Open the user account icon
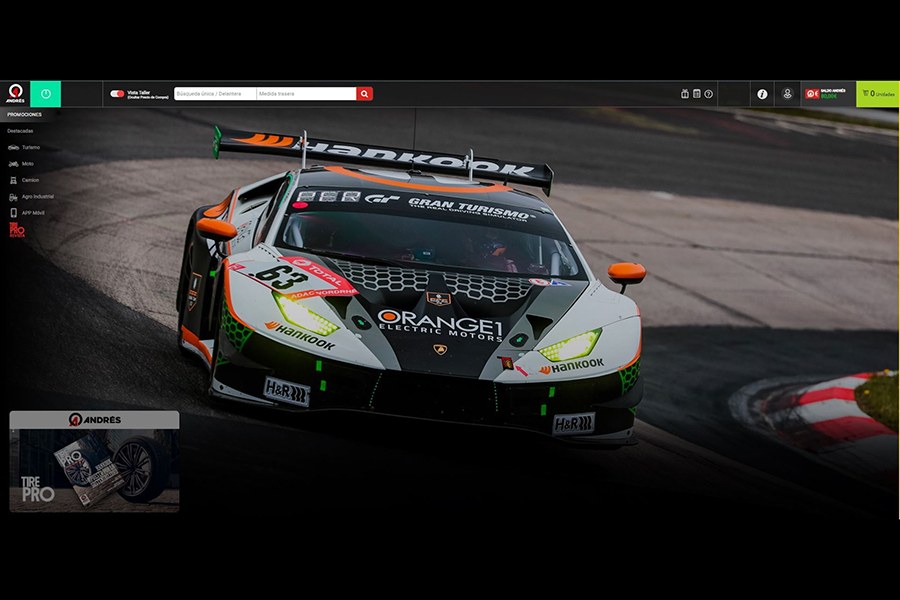Screen dimensions: 900x600 pos(787,94)
